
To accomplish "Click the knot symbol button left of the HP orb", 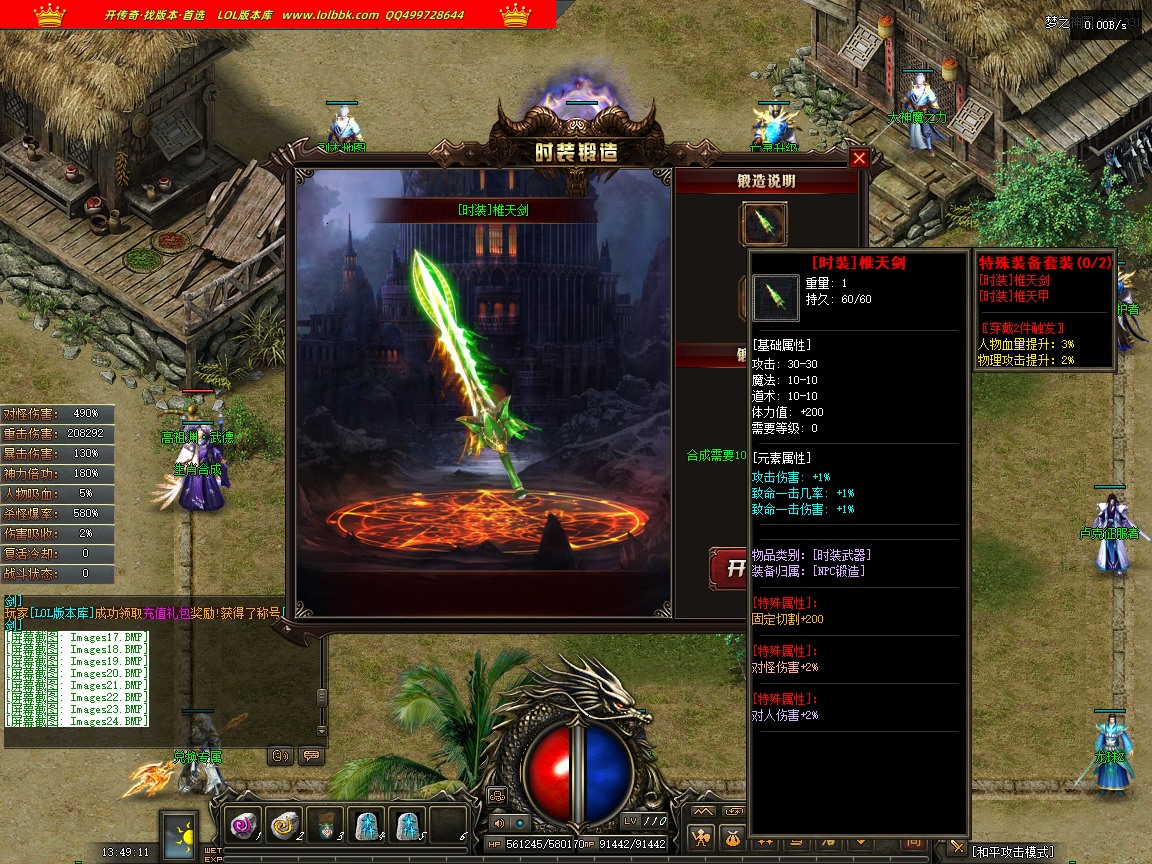I will coord(497,797).
